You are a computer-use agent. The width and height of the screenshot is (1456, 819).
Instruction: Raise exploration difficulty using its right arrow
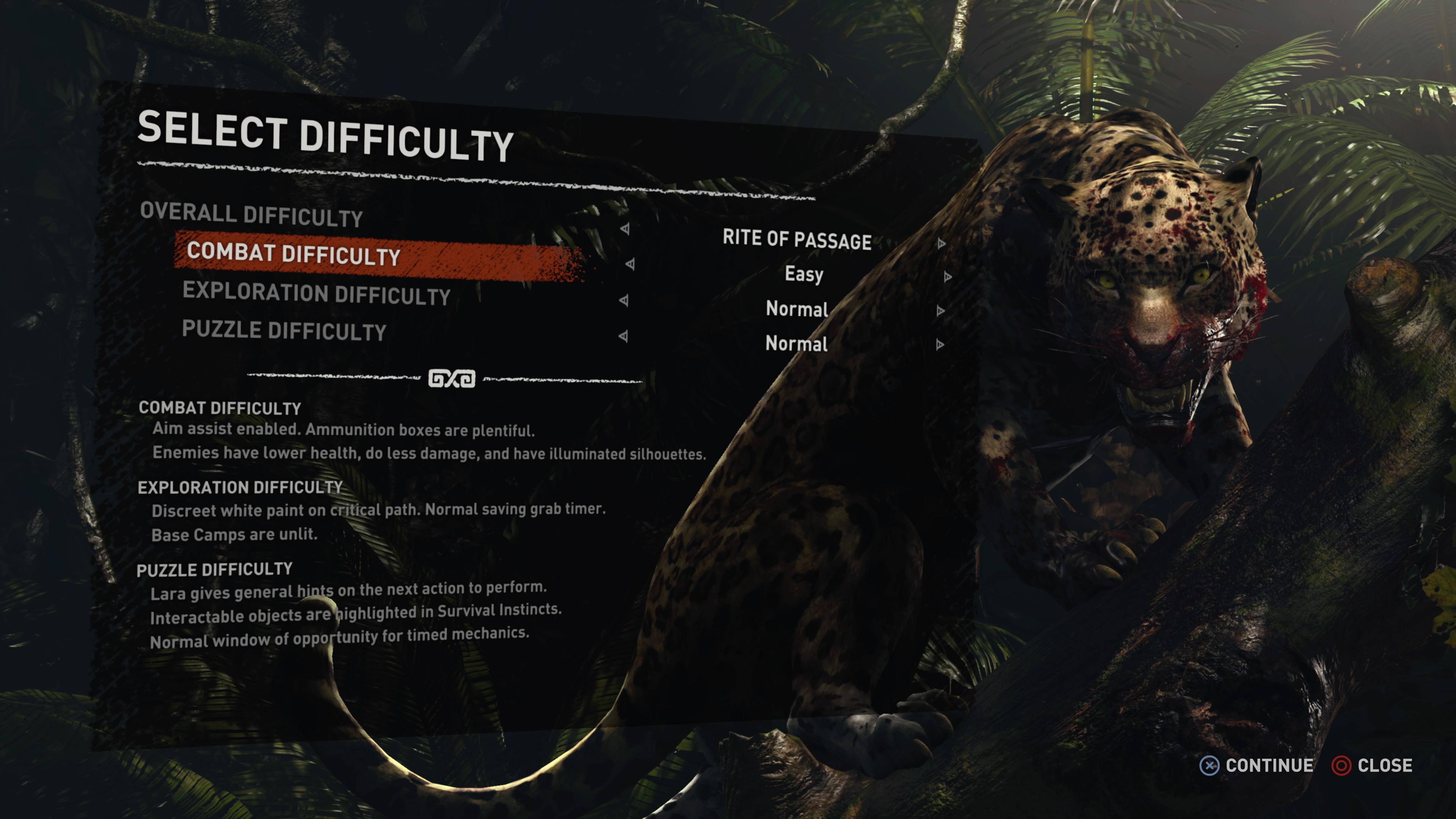pyautogui.click(x=940, y=311)
